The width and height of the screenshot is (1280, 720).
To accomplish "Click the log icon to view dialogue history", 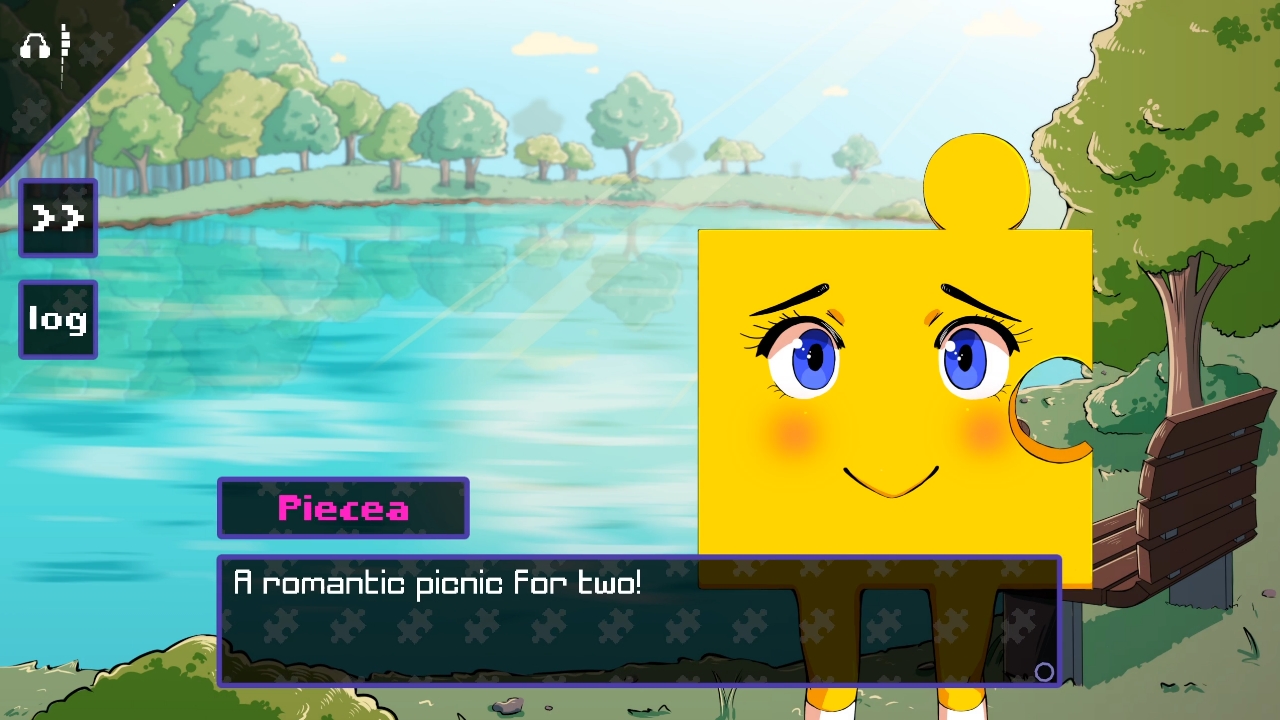I will pos(56,319).
